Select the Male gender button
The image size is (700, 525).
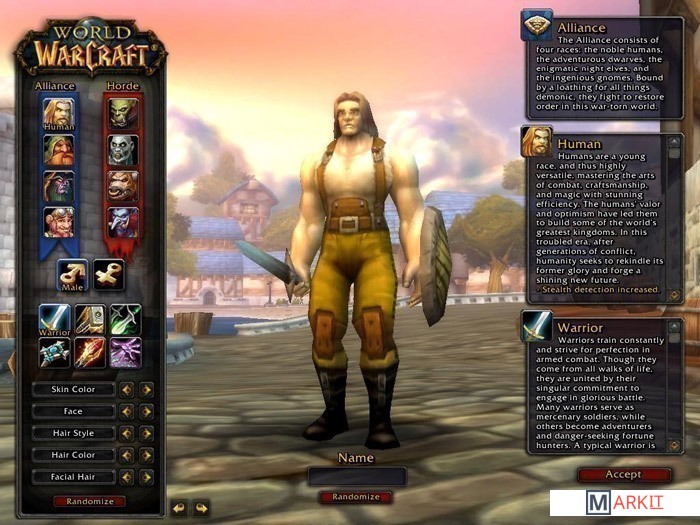tap(72, 274)
